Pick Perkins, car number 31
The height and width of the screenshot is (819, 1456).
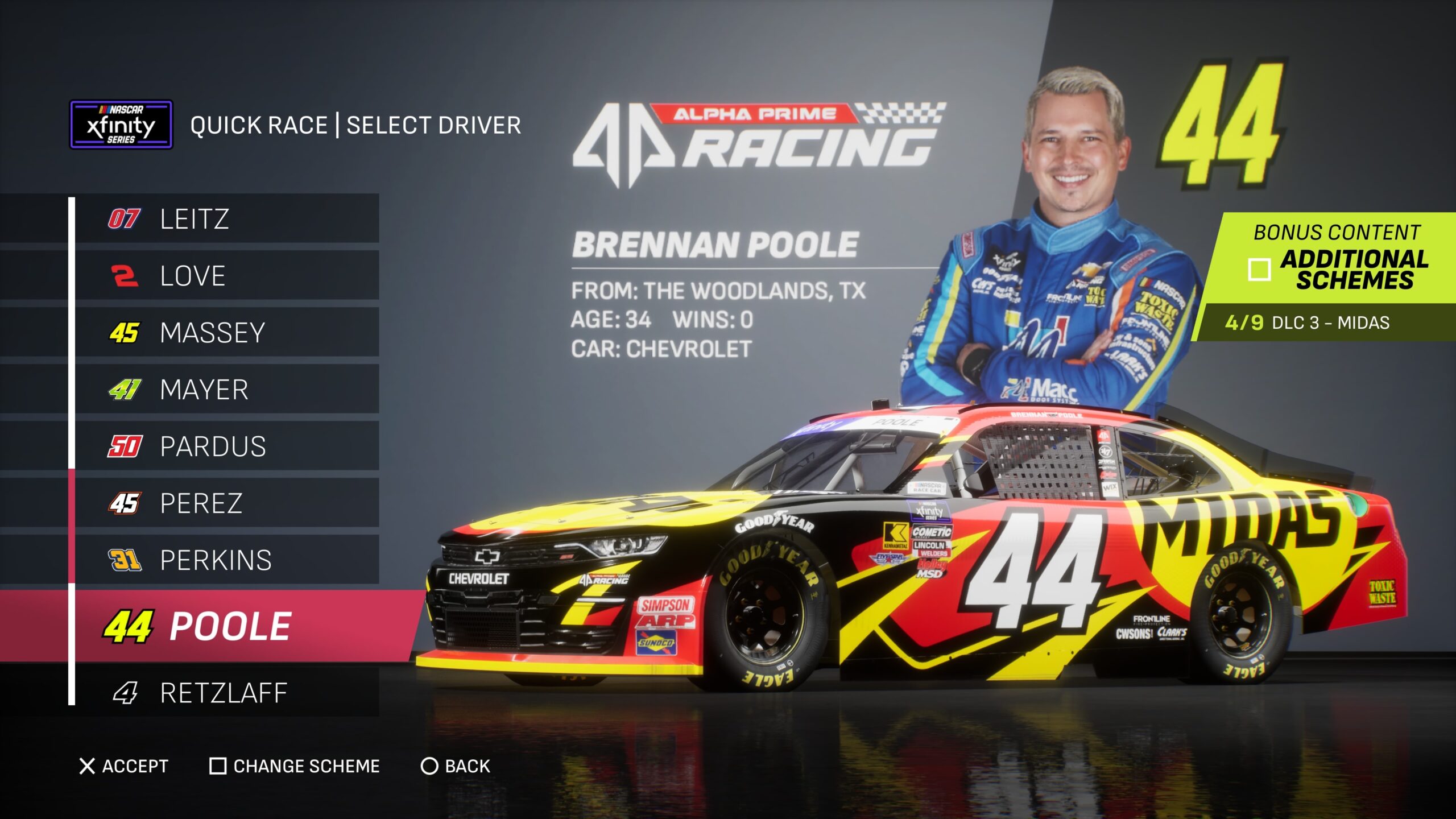pyautogui.click(x=226, y=560)
